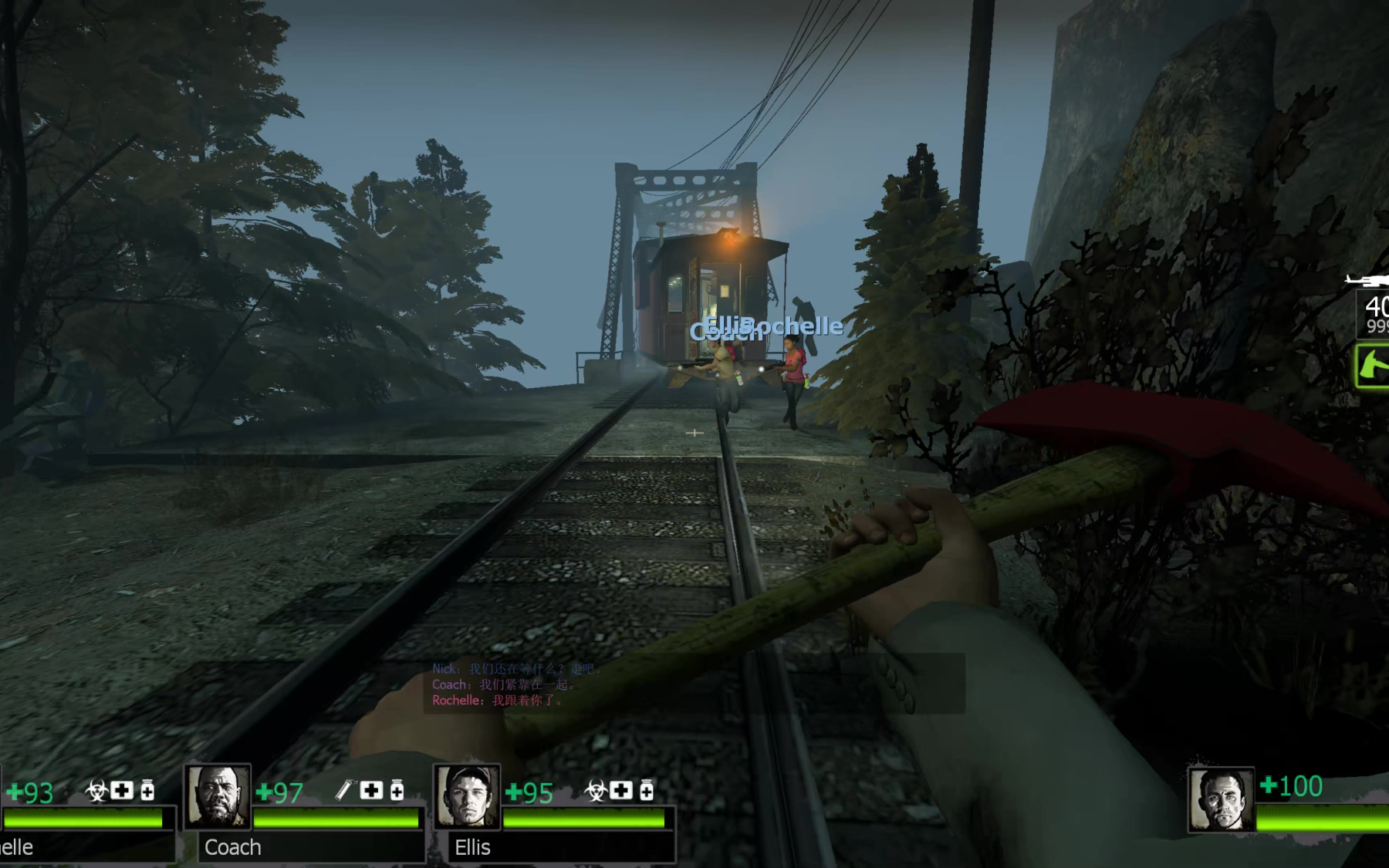This screenshot has height=868, width=1389.
Task: Click Ellis's pain pills bottle icon
Action: click(x=647, y=790)
